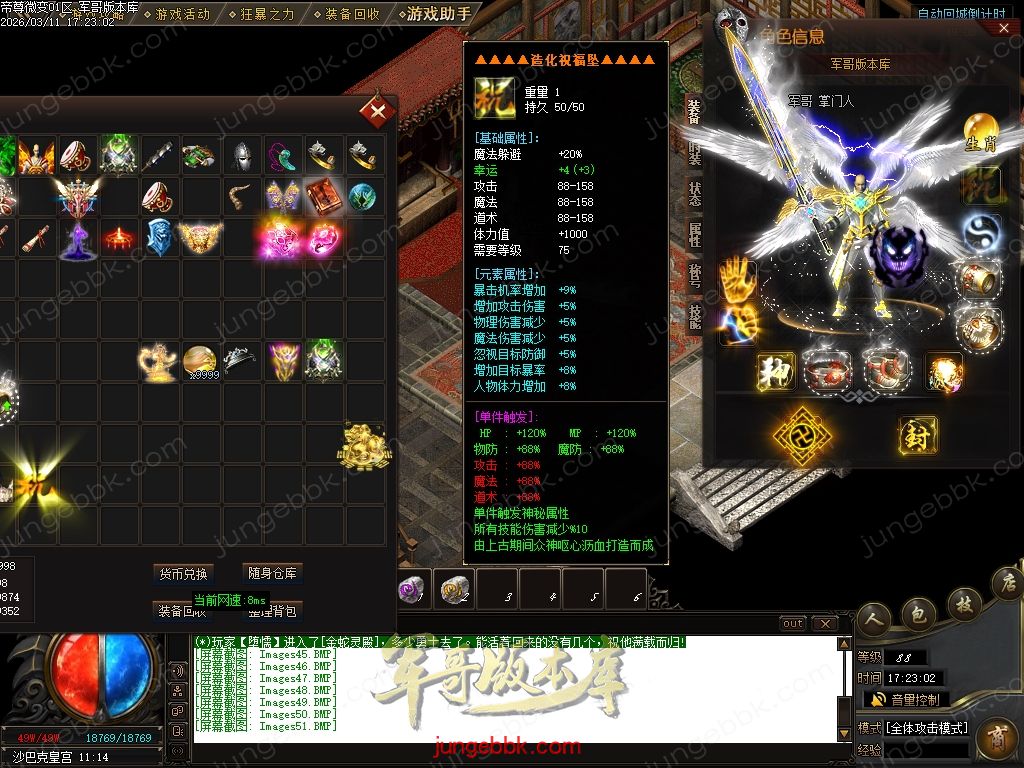The height and width of the screenshot is (768, 1024).
Task: Switch to the 称号 title tab
Action: click(x=694, y=275)
